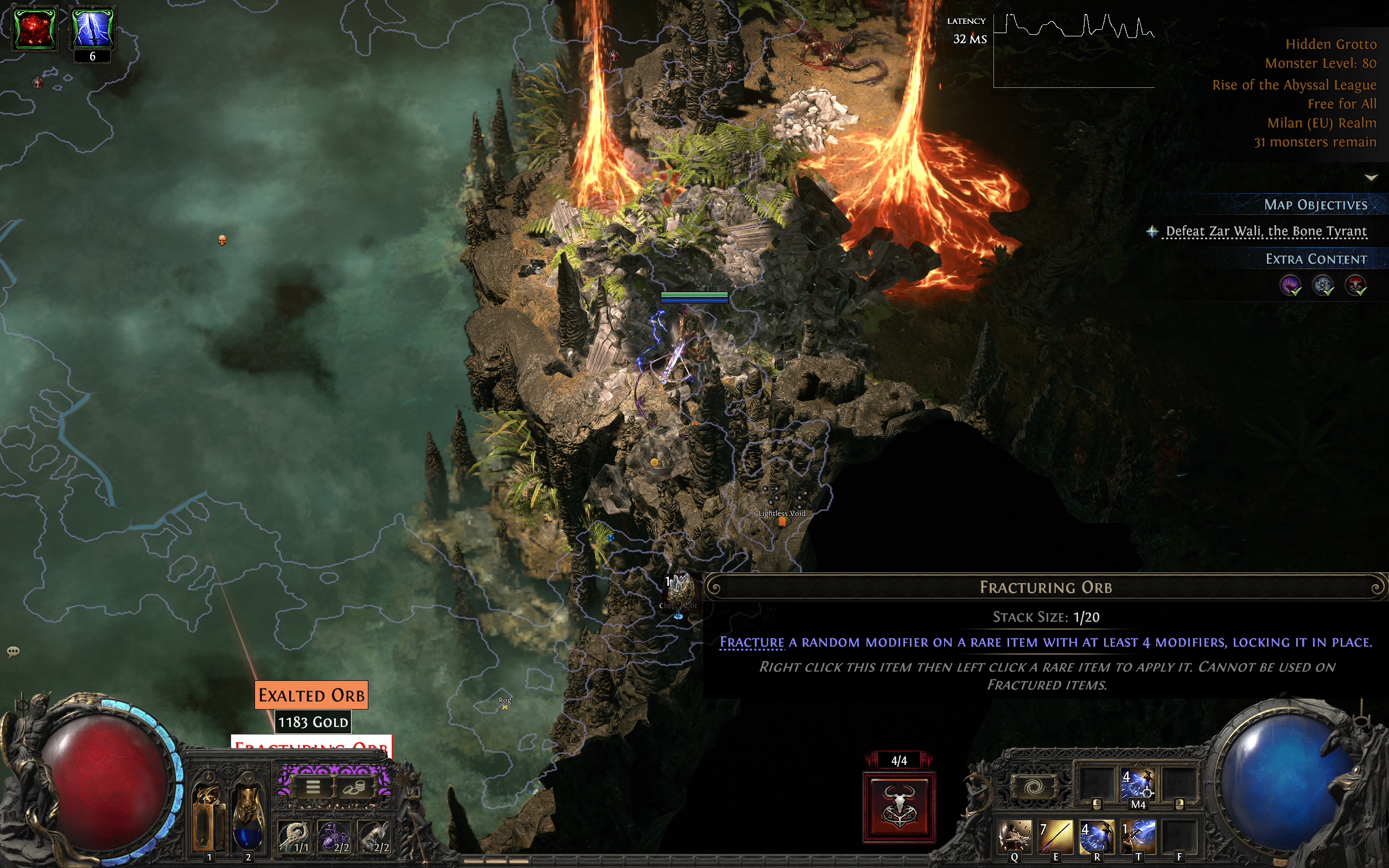Viewport: 1389px width, 868px height.
Task: Activate the crossbow skill bound to T
Action: click(x=1138, y=837)
